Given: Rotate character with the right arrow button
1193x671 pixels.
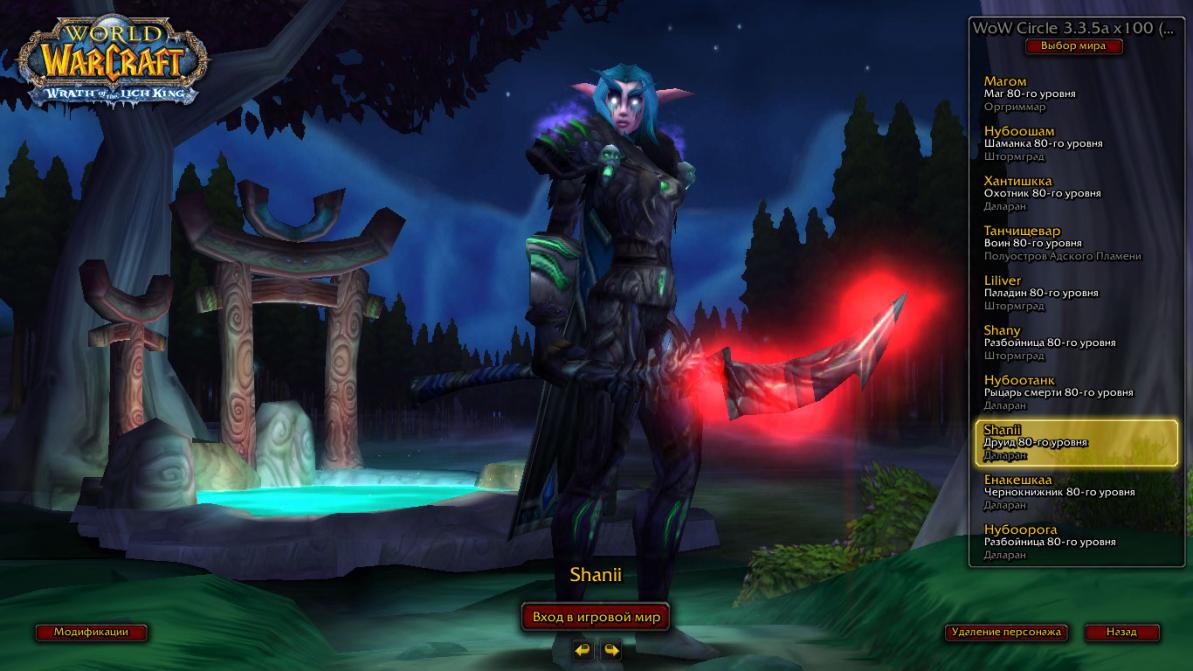Looking at the screenshot, I should point(611,650).
